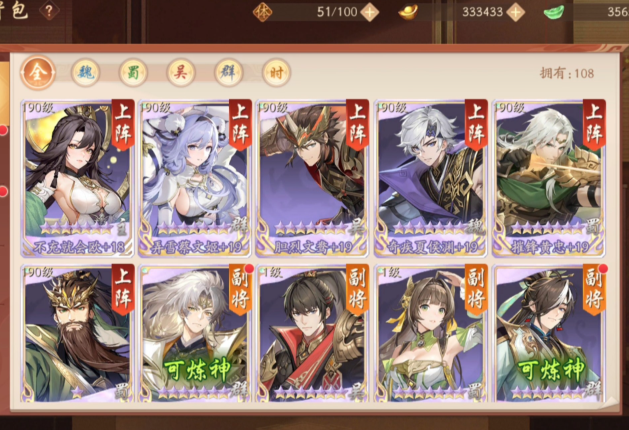Filter heroes by 群 faction
The height and width of the screenshot is (430, 629).
tap(229, 72)
